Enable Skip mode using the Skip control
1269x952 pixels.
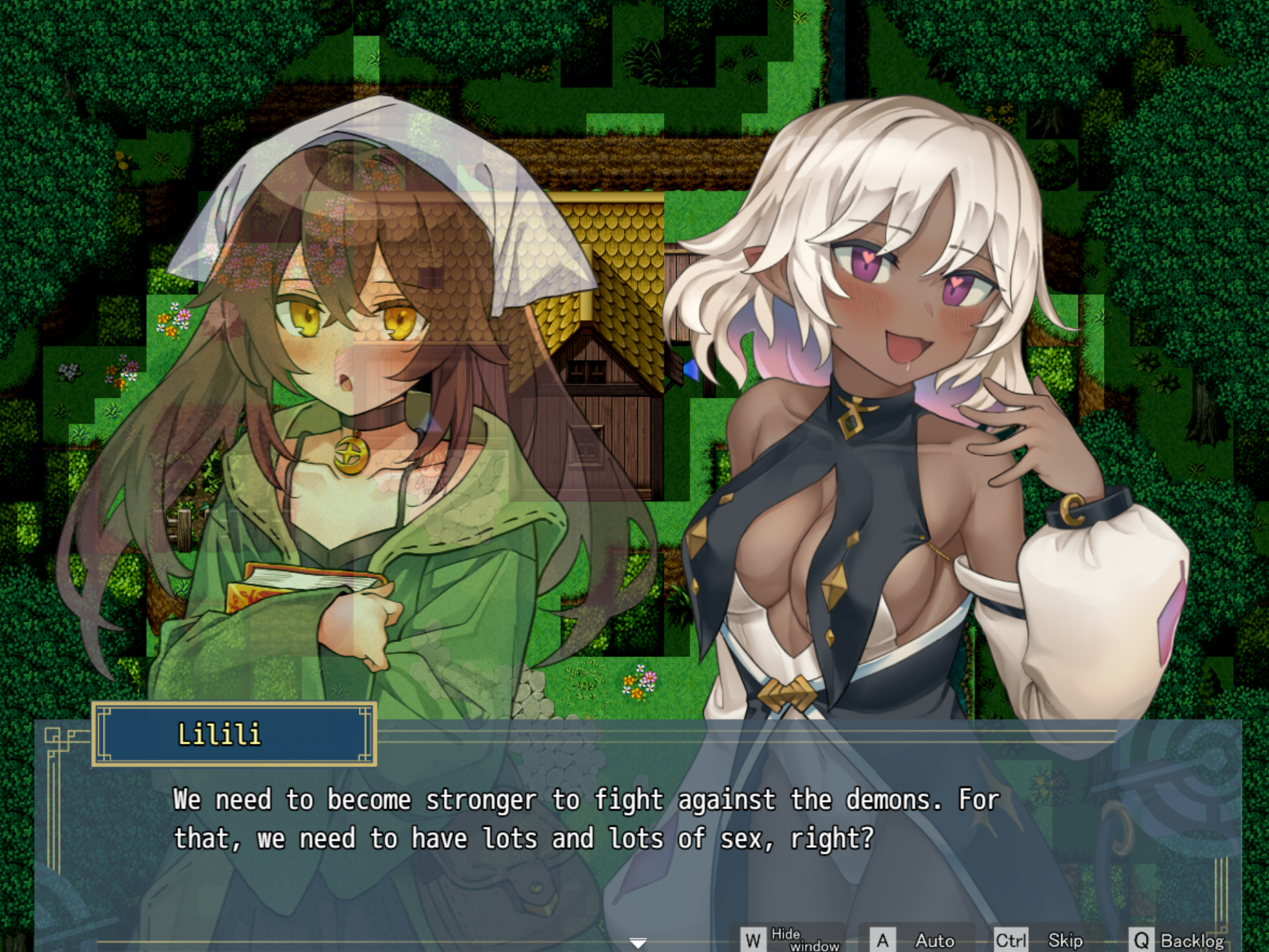point(1065,940)
